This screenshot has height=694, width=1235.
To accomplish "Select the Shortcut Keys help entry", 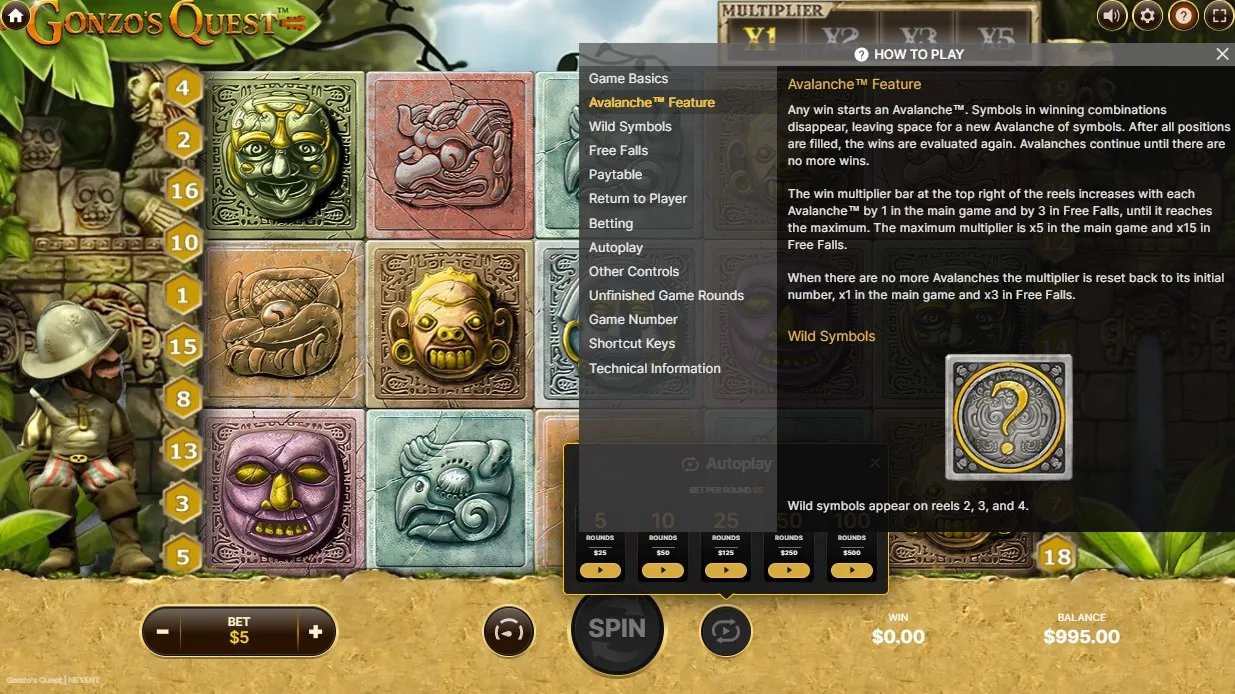I will tap(631, 343).
